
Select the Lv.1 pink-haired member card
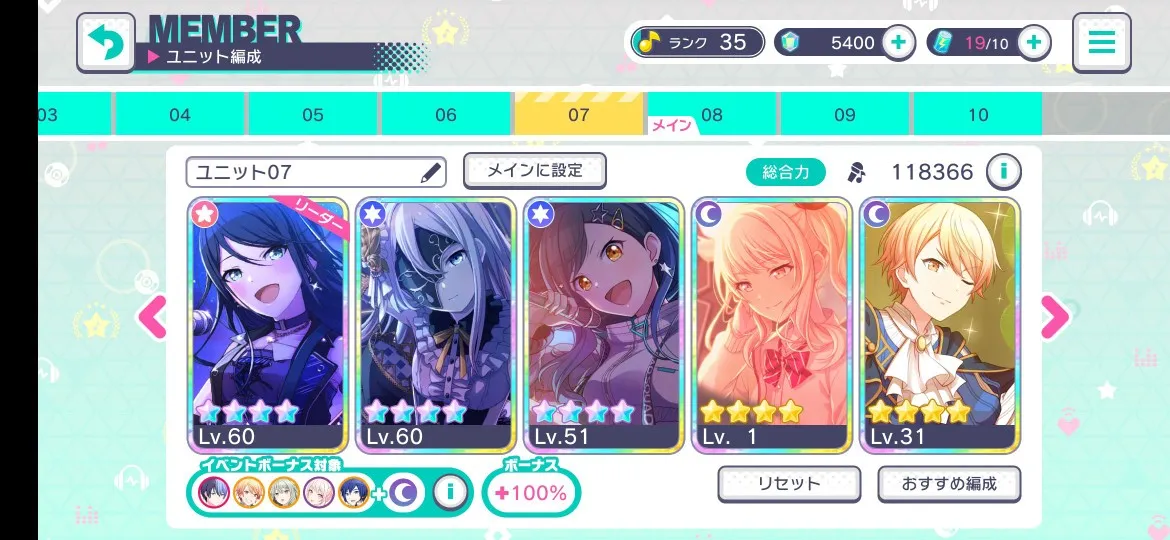pos(771,325)
